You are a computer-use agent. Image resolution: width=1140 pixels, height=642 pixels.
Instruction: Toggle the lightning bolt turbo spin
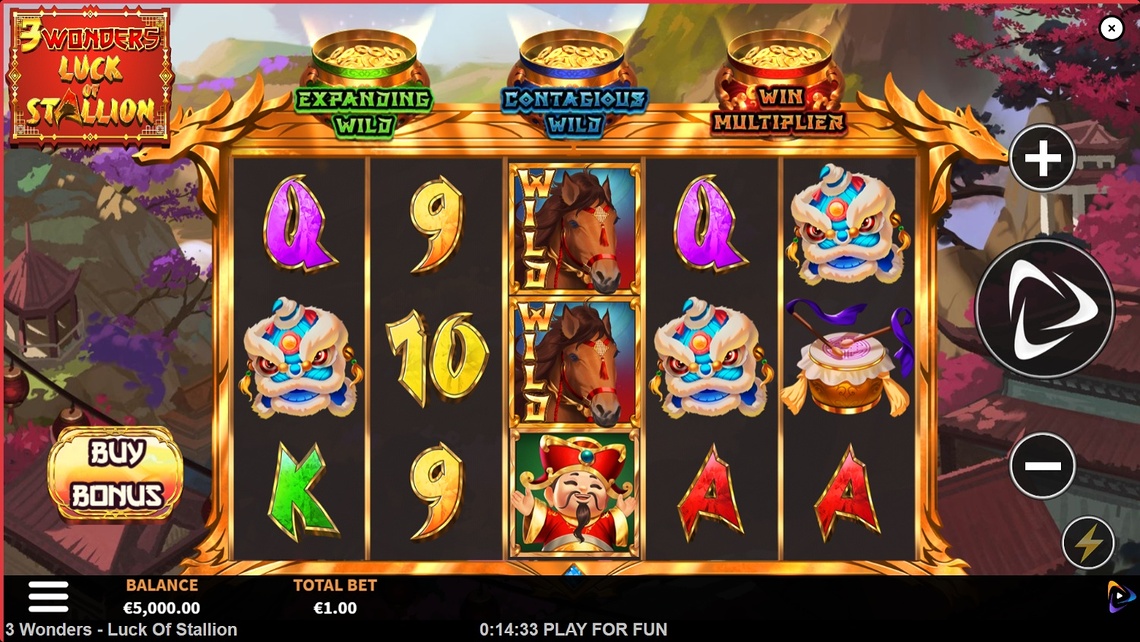click(x=1088, y=543)
